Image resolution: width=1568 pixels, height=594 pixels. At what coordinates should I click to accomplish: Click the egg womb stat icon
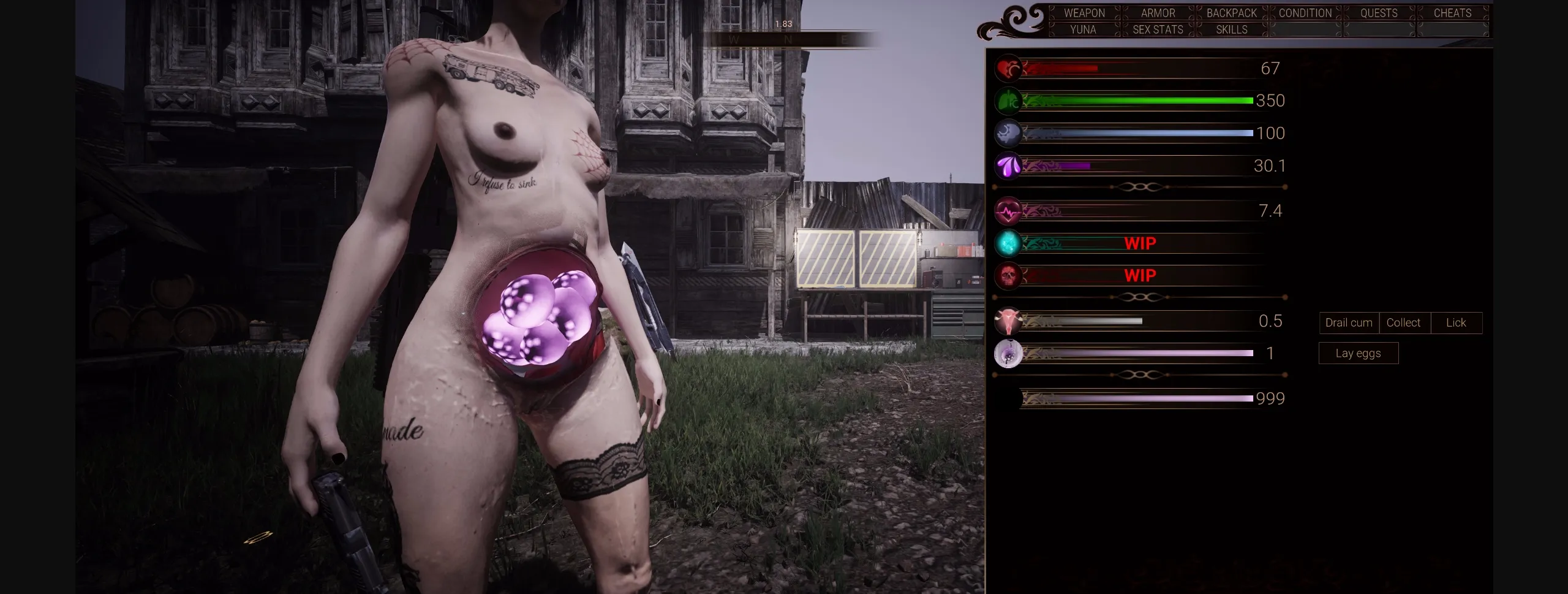tap(1008, 352)
